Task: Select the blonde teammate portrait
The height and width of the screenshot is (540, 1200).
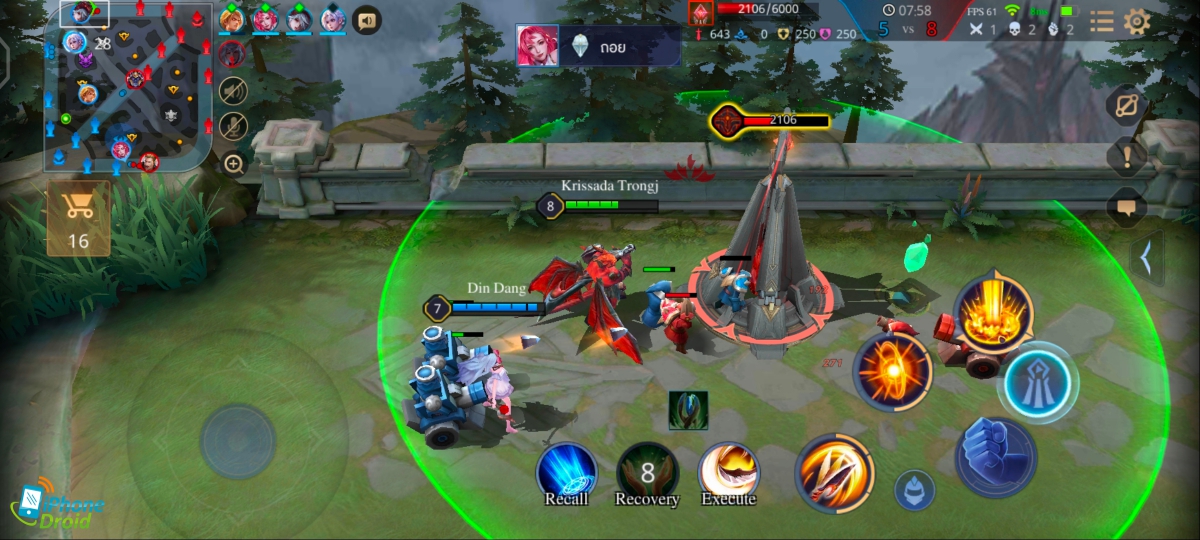Action: point(232,19)
